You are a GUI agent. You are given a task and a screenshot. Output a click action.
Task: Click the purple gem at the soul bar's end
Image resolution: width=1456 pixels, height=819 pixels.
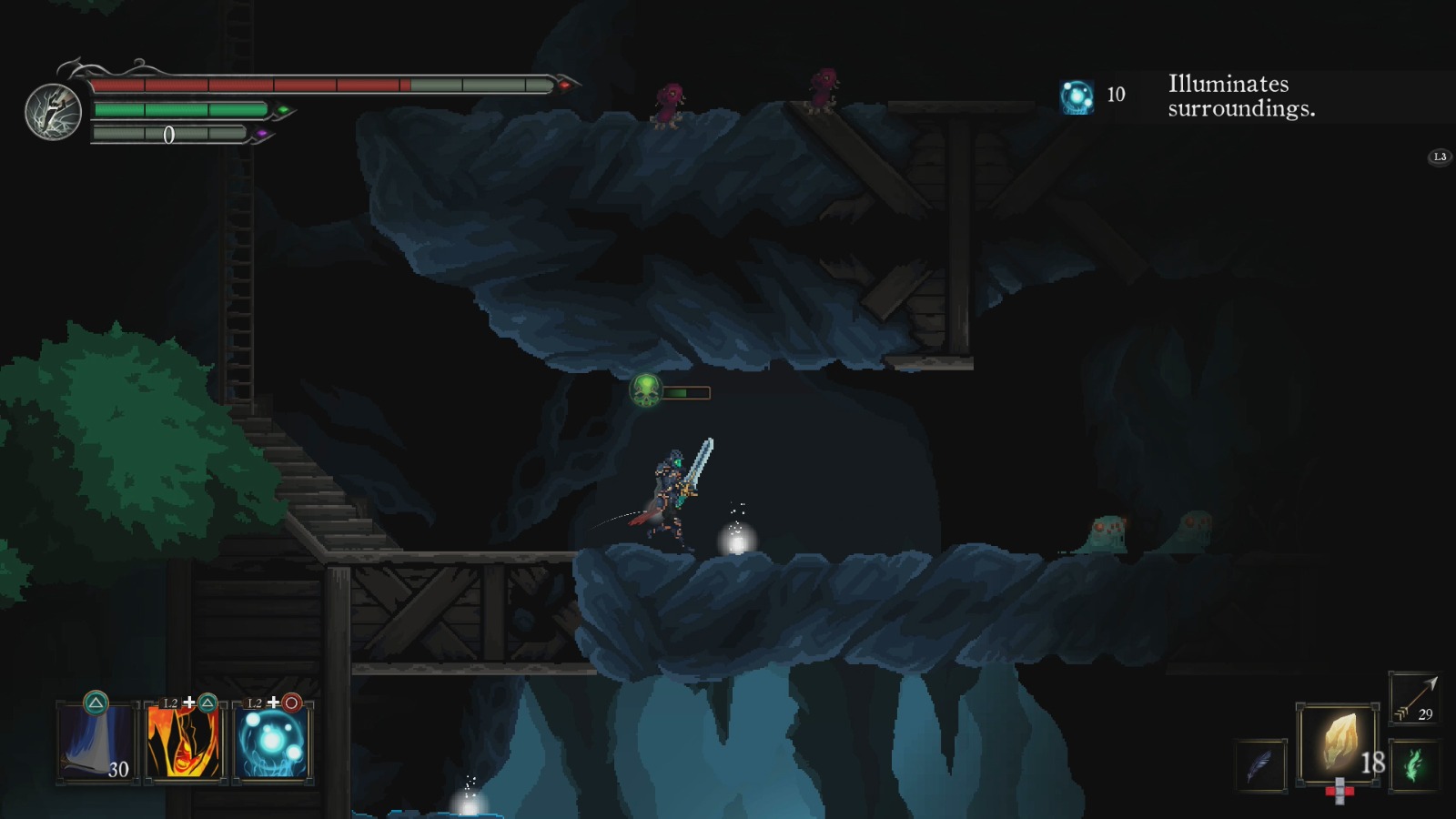[263, 133]
